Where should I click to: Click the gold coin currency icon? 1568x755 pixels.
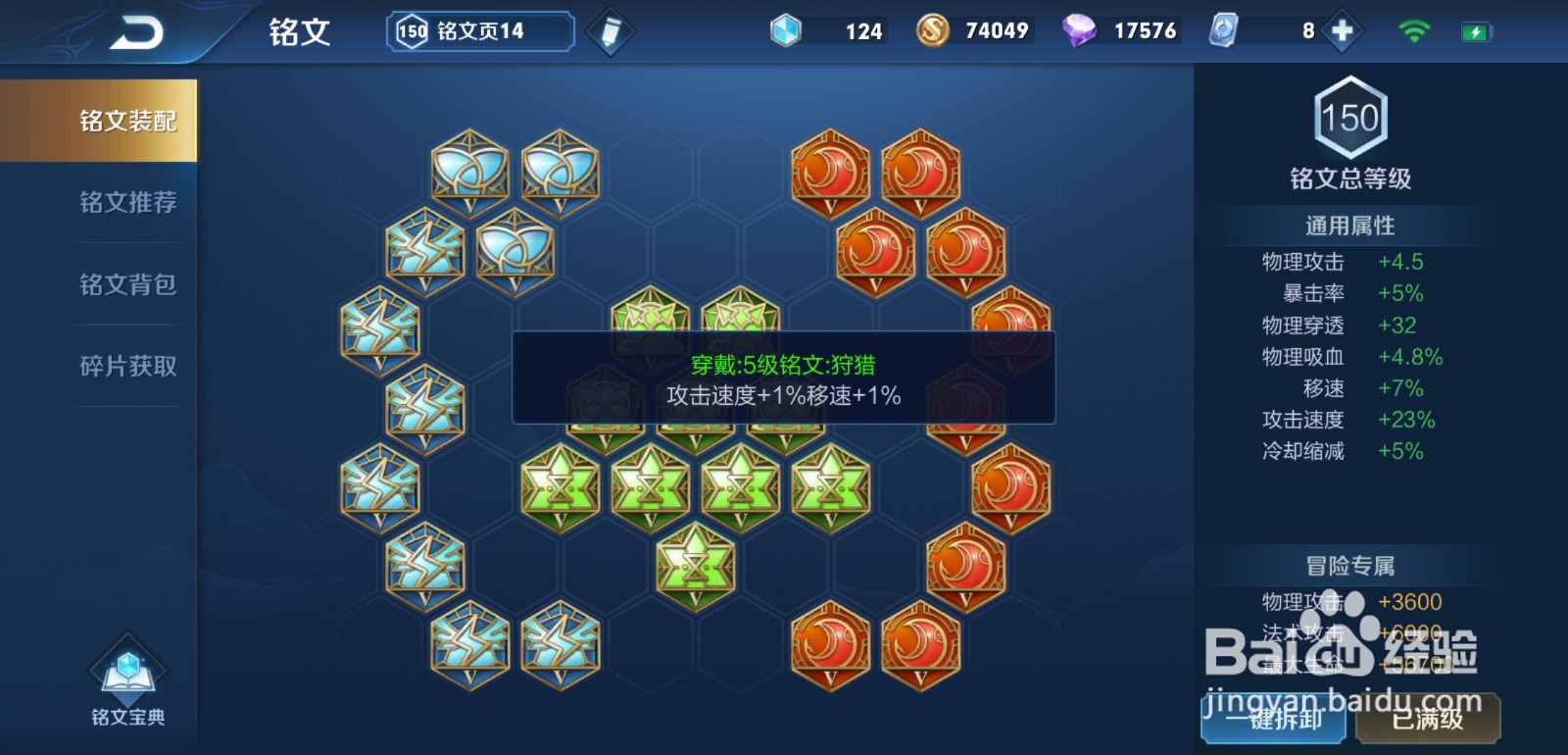934,29
